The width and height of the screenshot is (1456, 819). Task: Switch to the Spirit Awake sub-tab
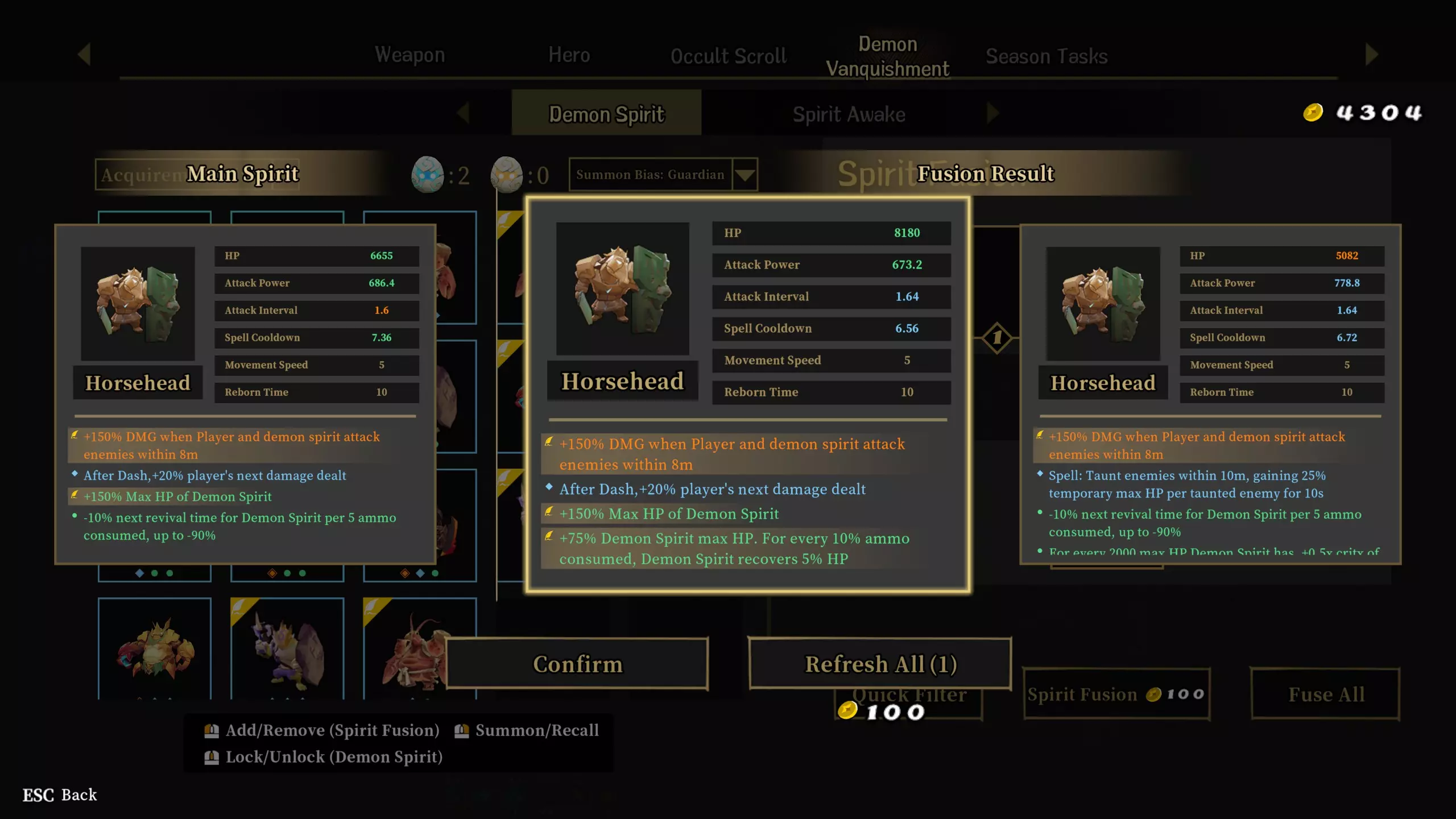[x=849, y=114]
